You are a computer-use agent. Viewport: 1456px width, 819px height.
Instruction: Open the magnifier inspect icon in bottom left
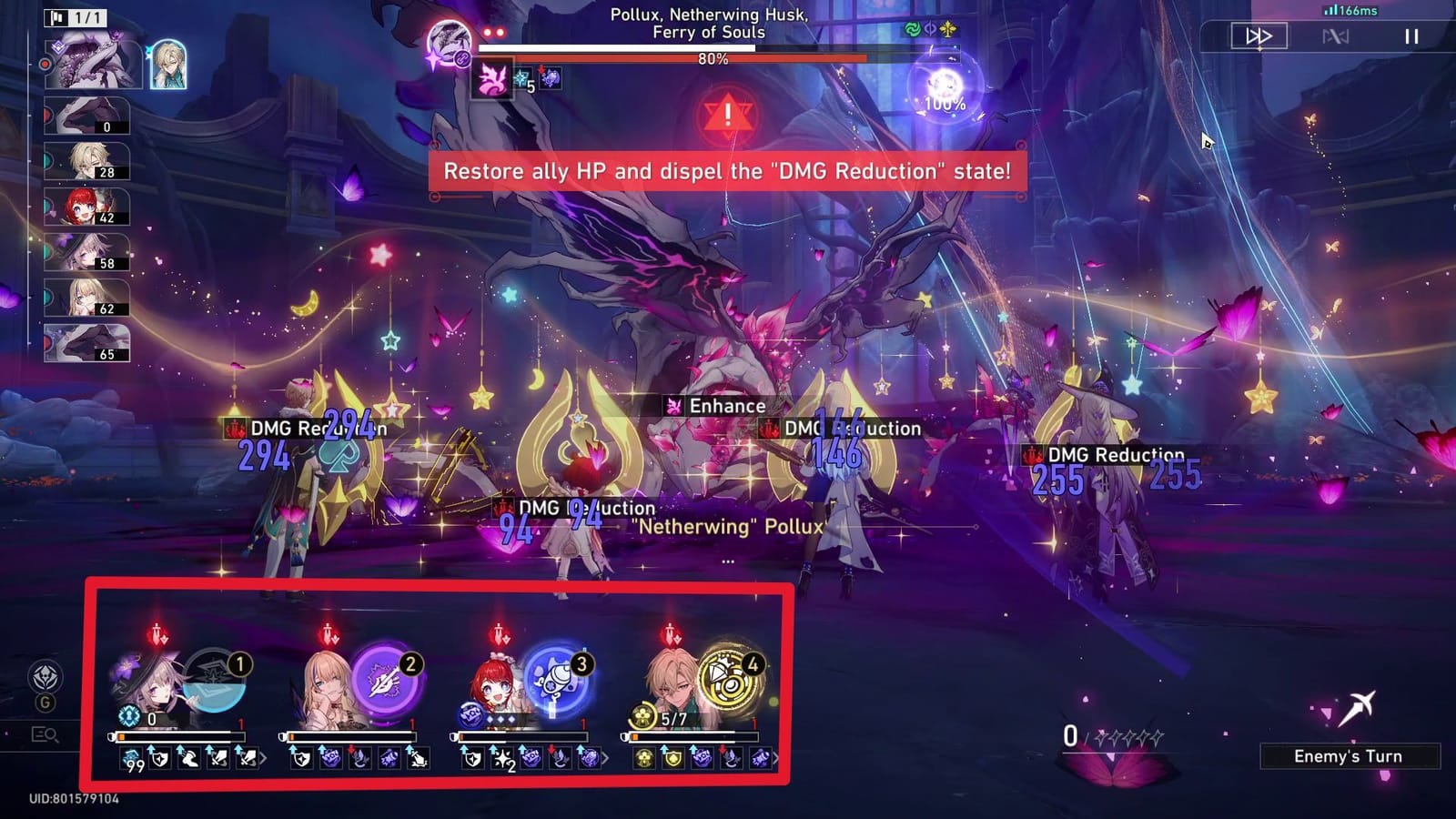coord(44,733)
